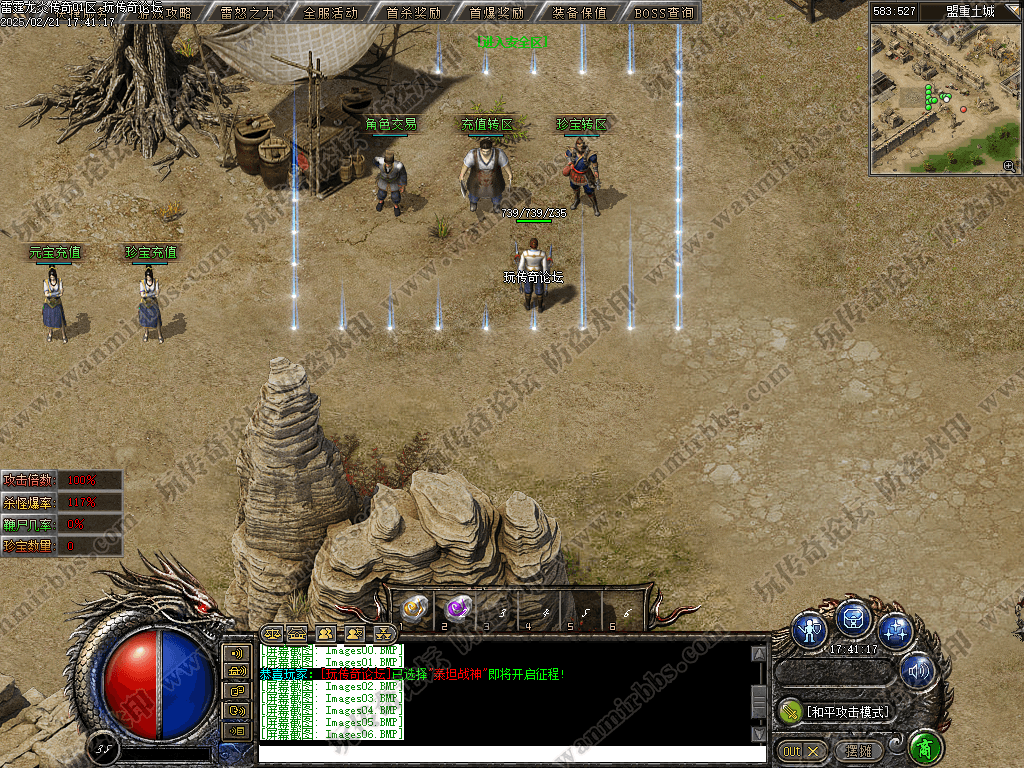Open the 雷怒之力 menu
Screen dimensions: 1024x768
247,13
